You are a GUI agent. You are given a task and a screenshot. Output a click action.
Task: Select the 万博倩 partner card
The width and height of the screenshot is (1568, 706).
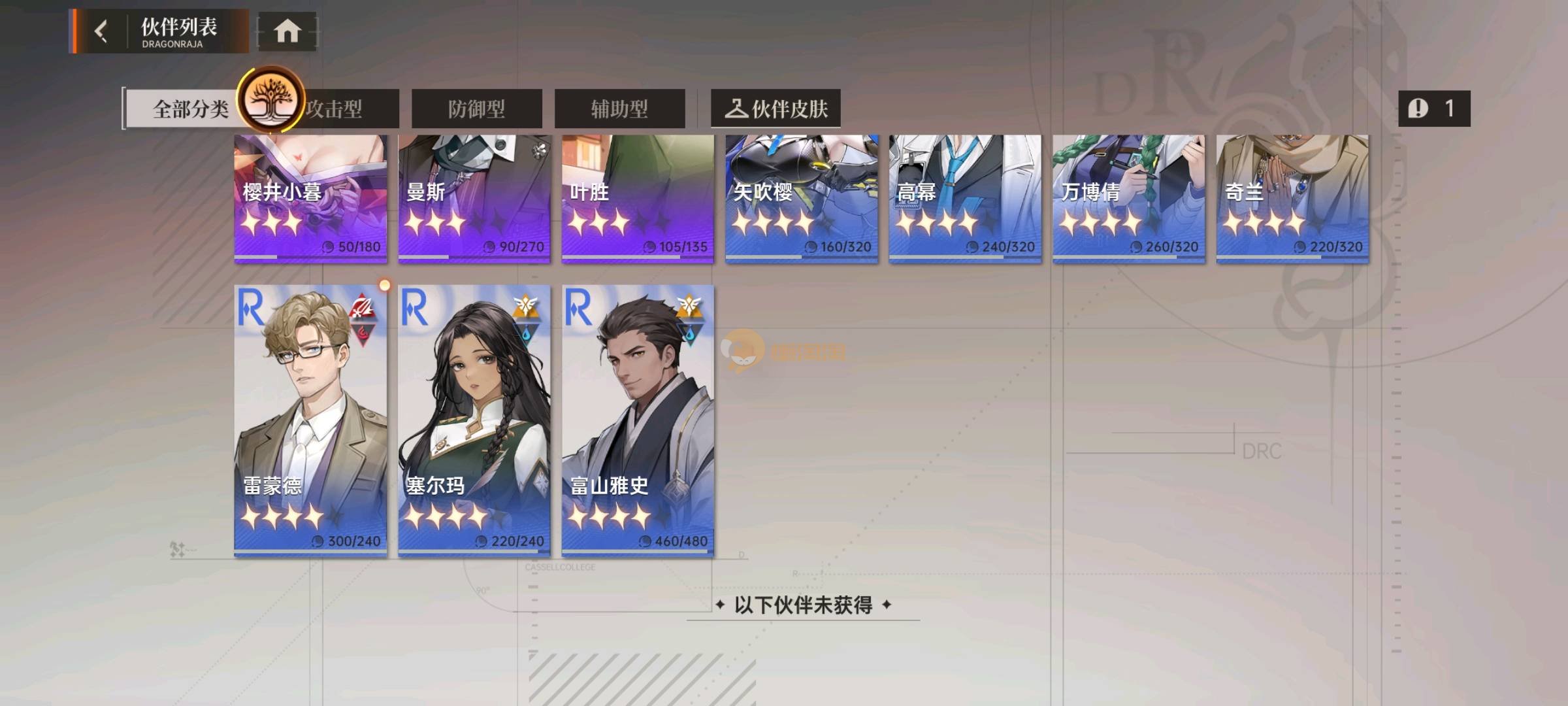[x=1129, y=199]
